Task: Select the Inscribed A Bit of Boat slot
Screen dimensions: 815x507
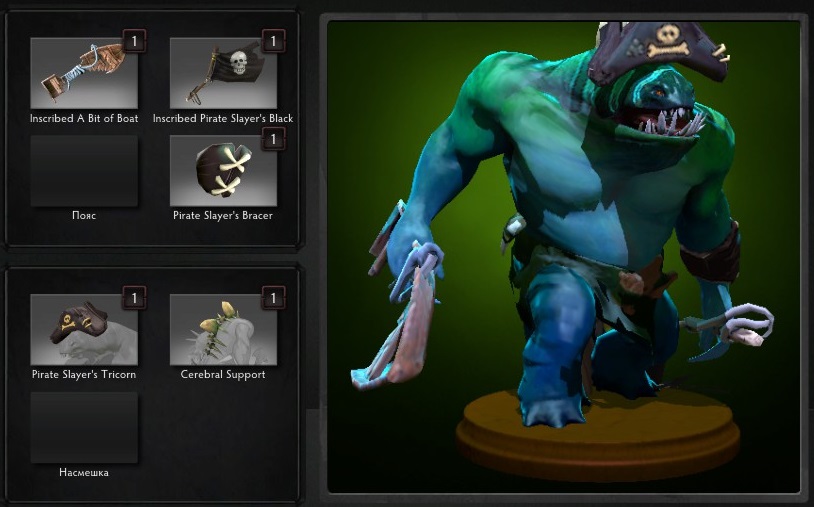Action: 84,73
